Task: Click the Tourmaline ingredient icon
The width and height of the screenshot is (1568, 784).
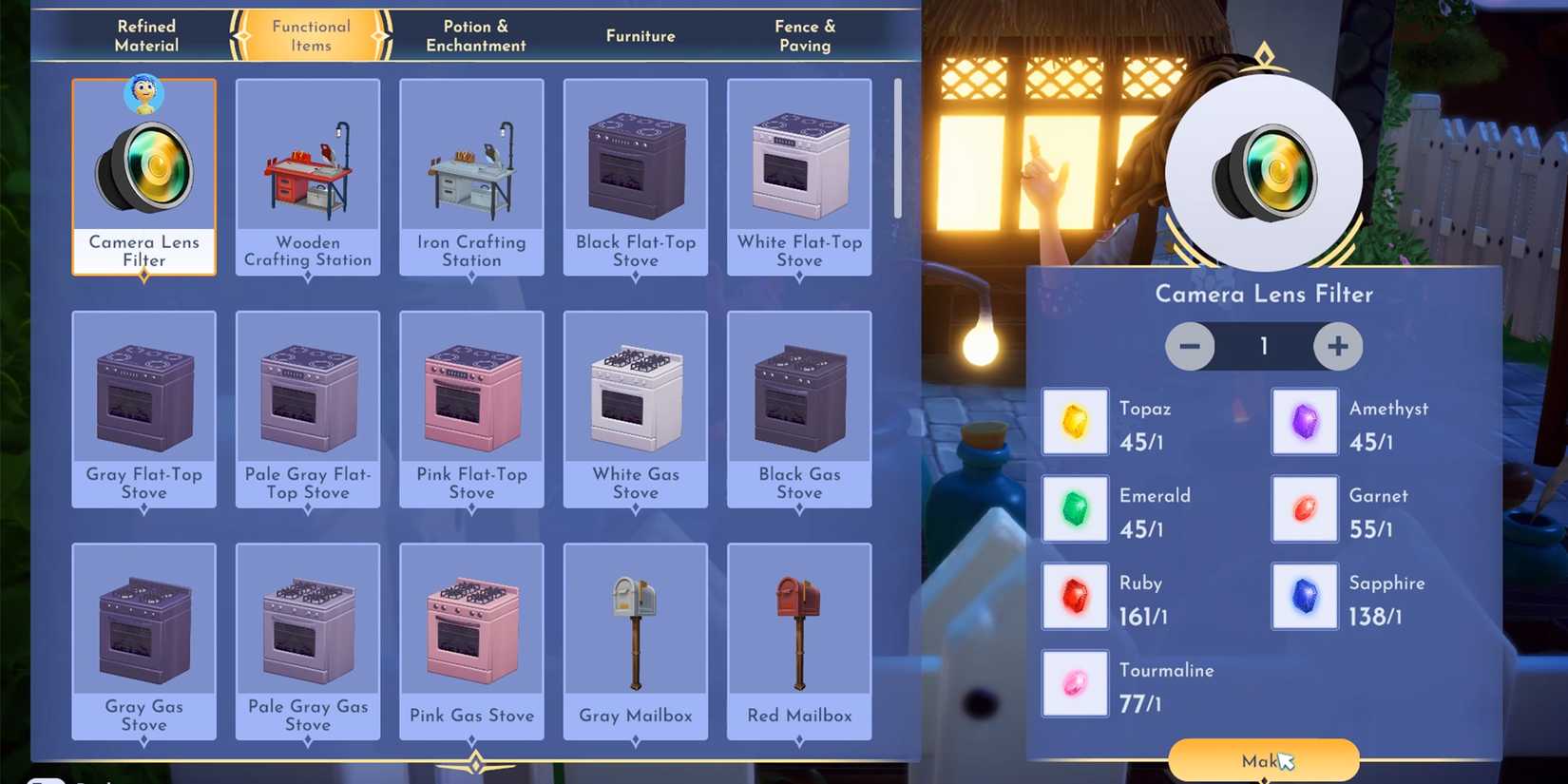Action: point(1075,683)
